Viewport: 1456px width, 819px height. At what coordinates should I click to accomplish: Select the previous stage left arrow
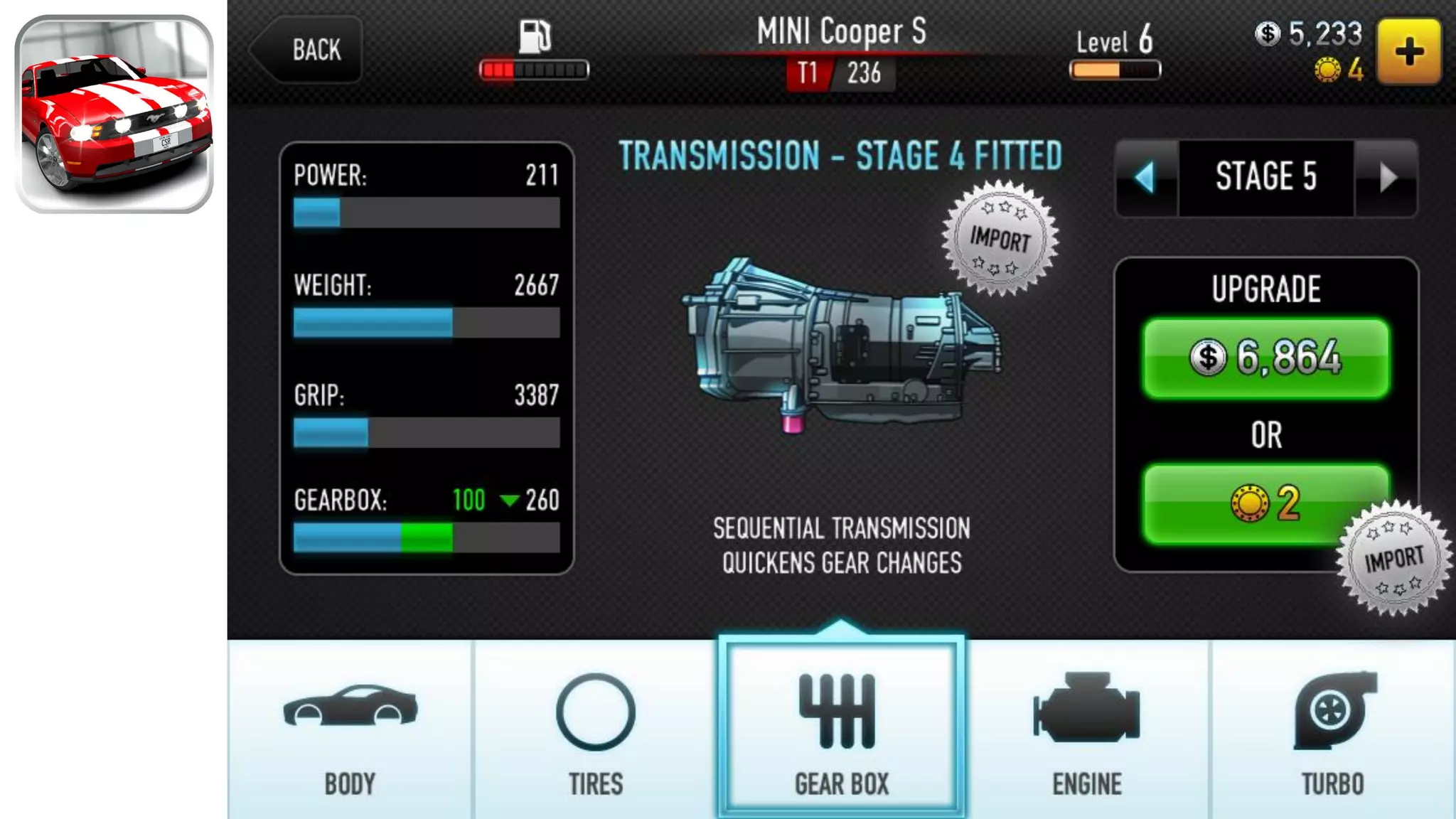1145,177
